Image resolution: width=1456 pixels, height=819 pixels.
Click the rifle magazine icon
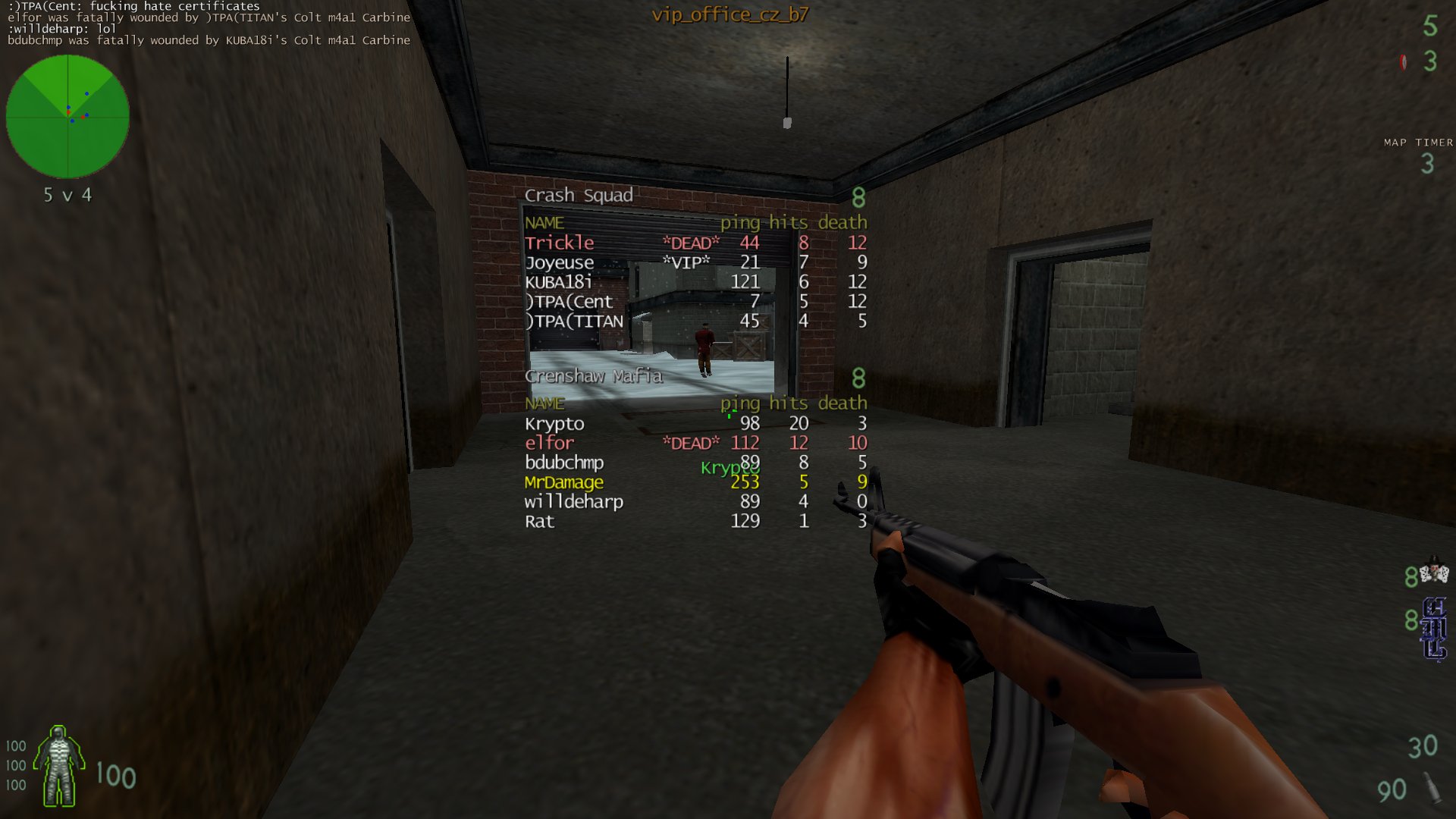pyautogui.click(x=1432, y=788)
